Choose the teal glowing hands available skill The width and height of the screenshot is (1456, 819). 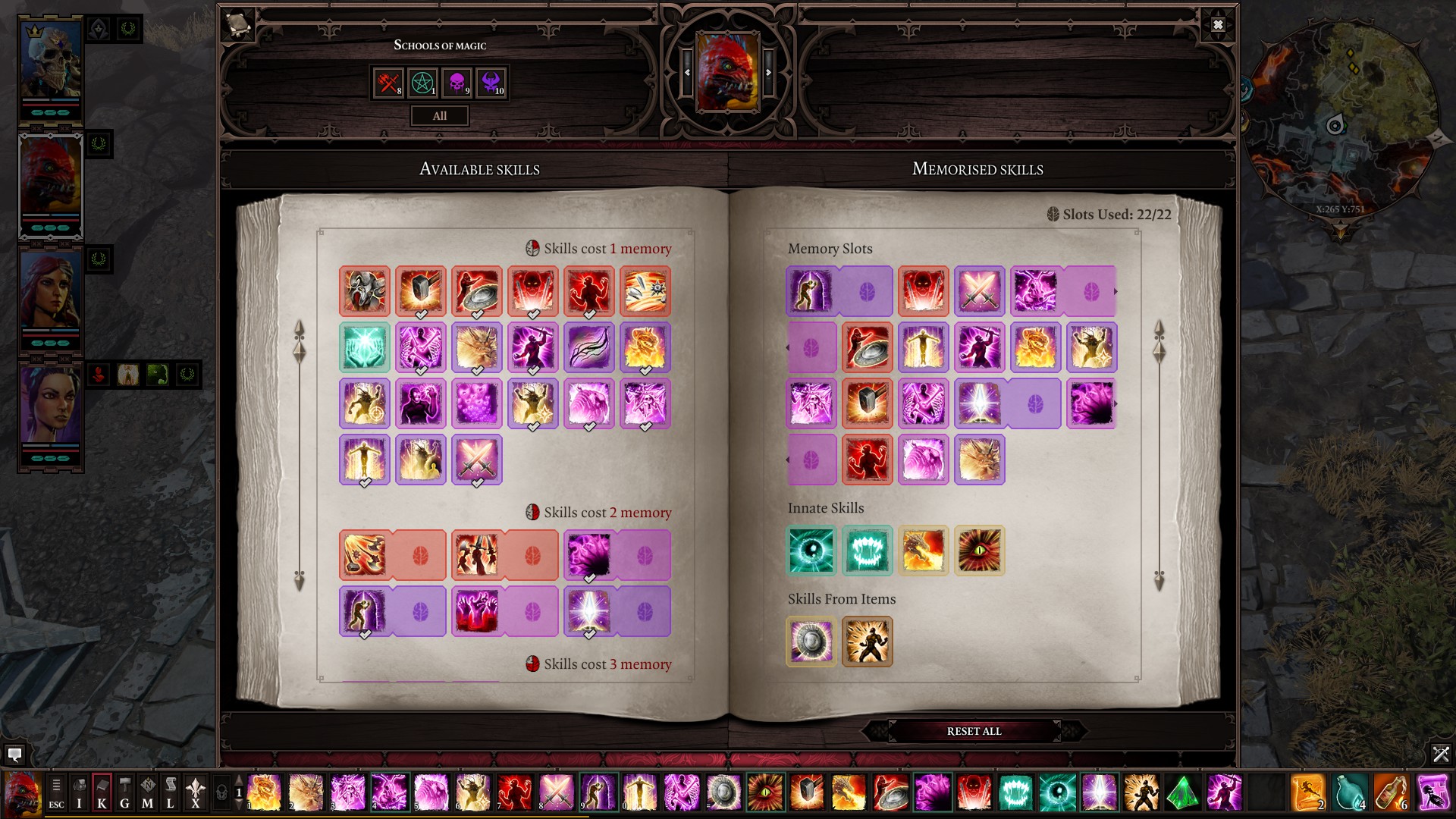click(365, 347)
